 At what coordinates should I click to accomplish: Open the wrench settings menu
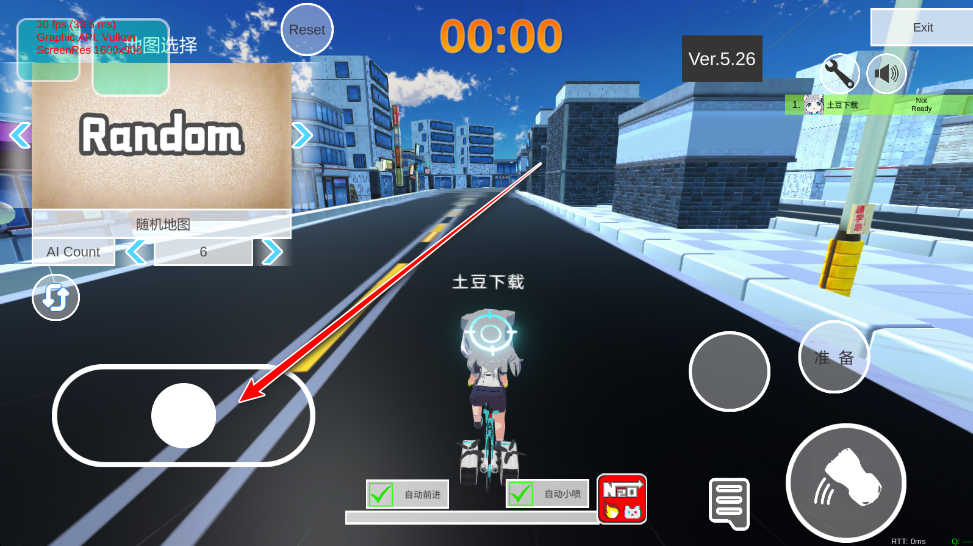coord(840,73)
